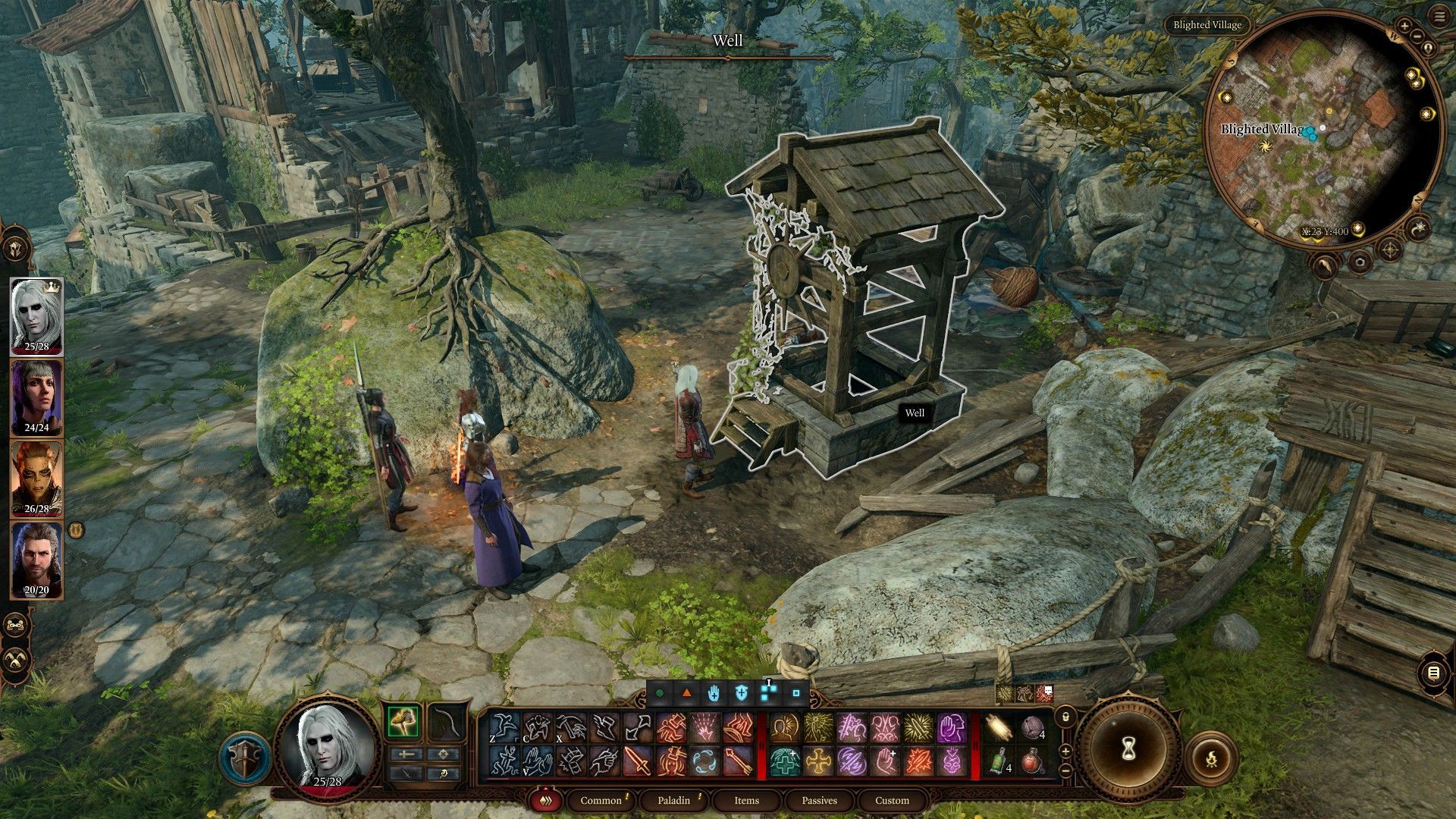The width and height of the screenshot is (1456, 819).
Task: Select the white-haired party leader portrait
Action: tap(36, 315)
